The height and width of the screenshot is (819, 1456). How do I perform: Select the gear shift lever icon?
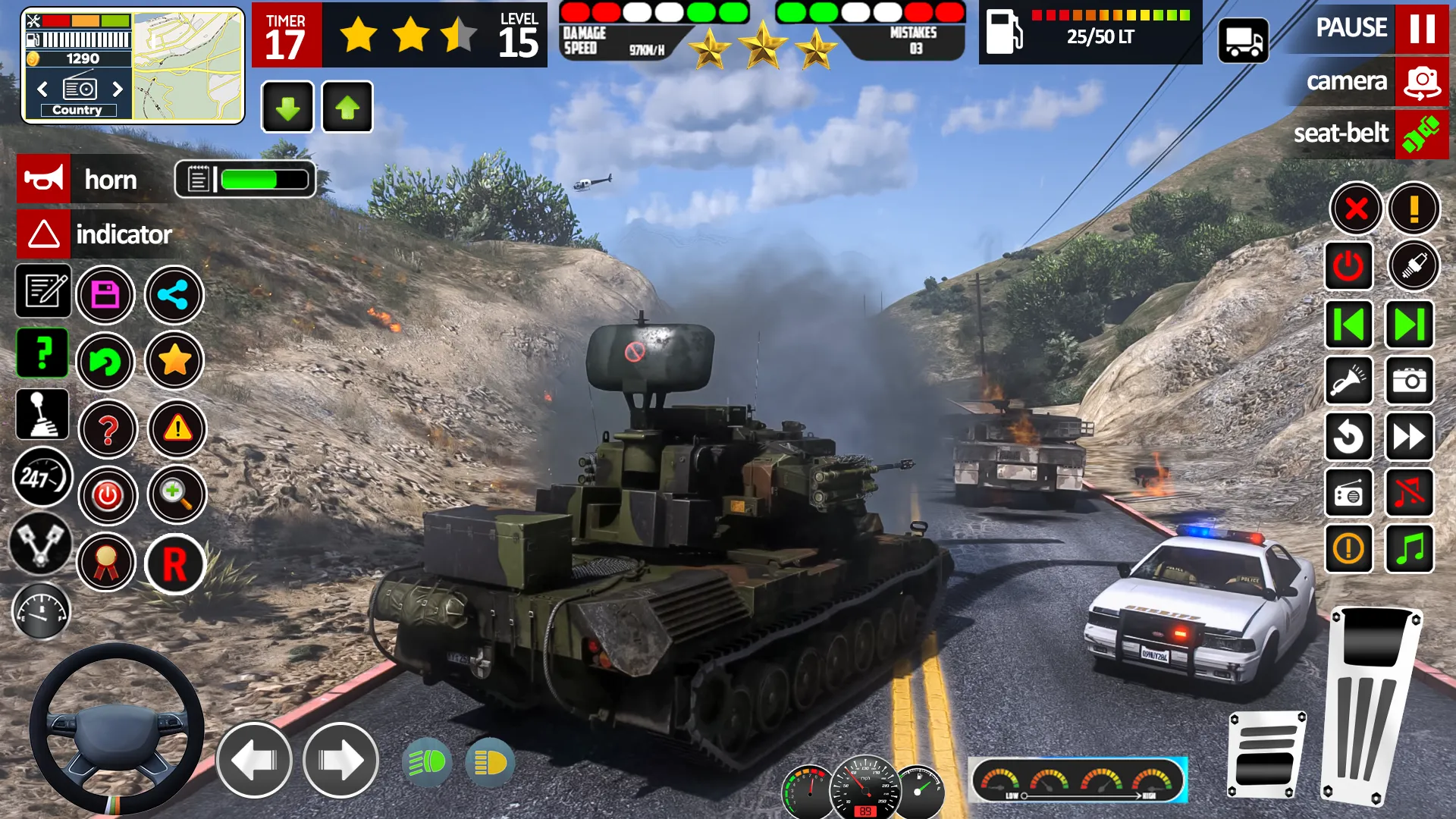click(x=42, y=414)
